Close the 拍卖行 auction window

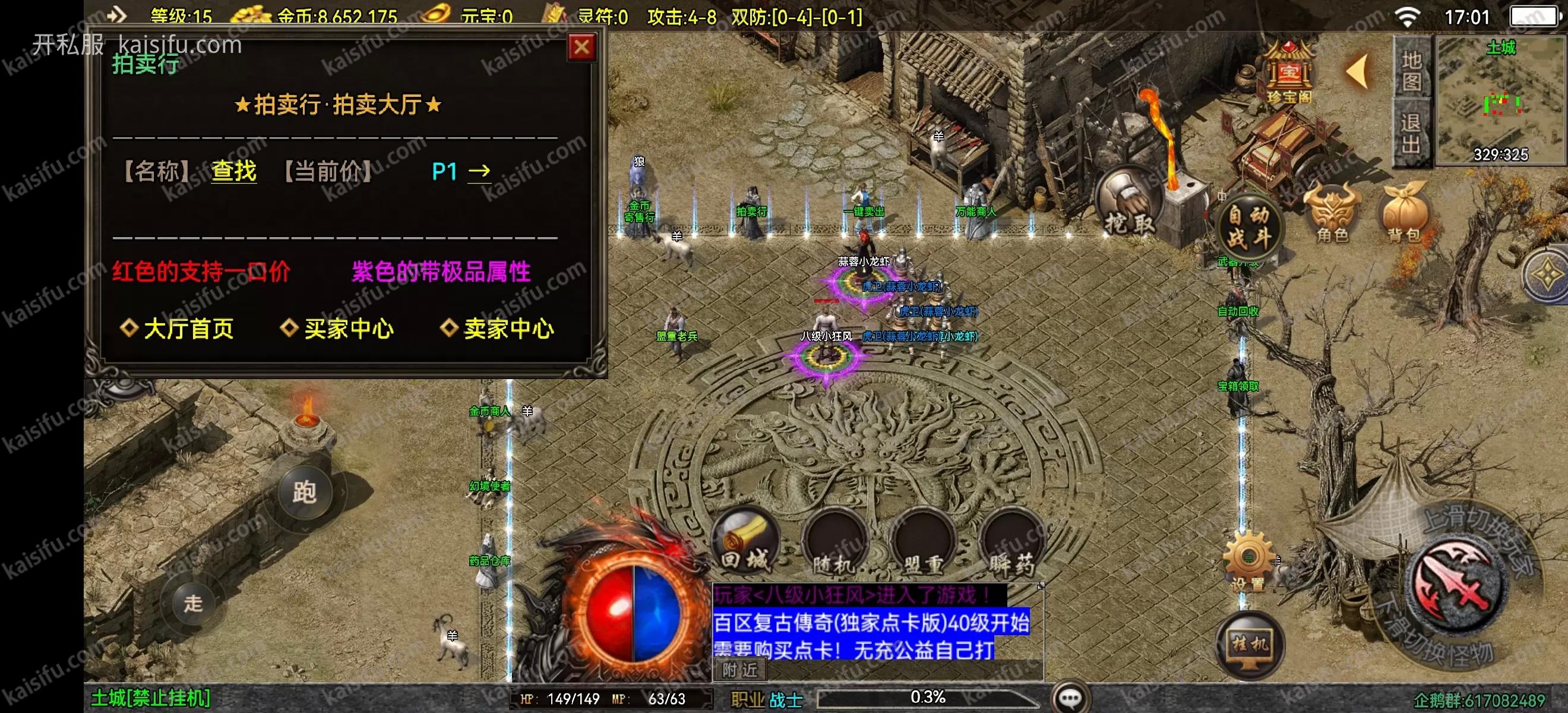[581, 47]
